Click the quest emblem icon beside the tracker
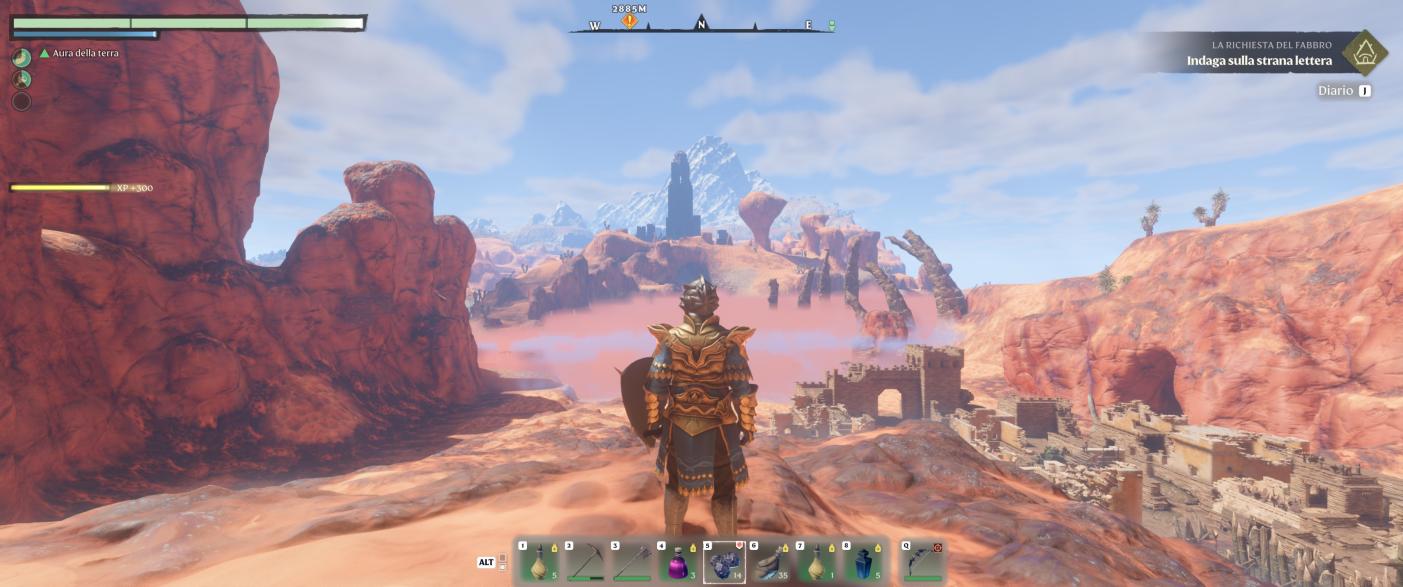The width and height of the screenshot is (1403, 587). [1364, 53]
